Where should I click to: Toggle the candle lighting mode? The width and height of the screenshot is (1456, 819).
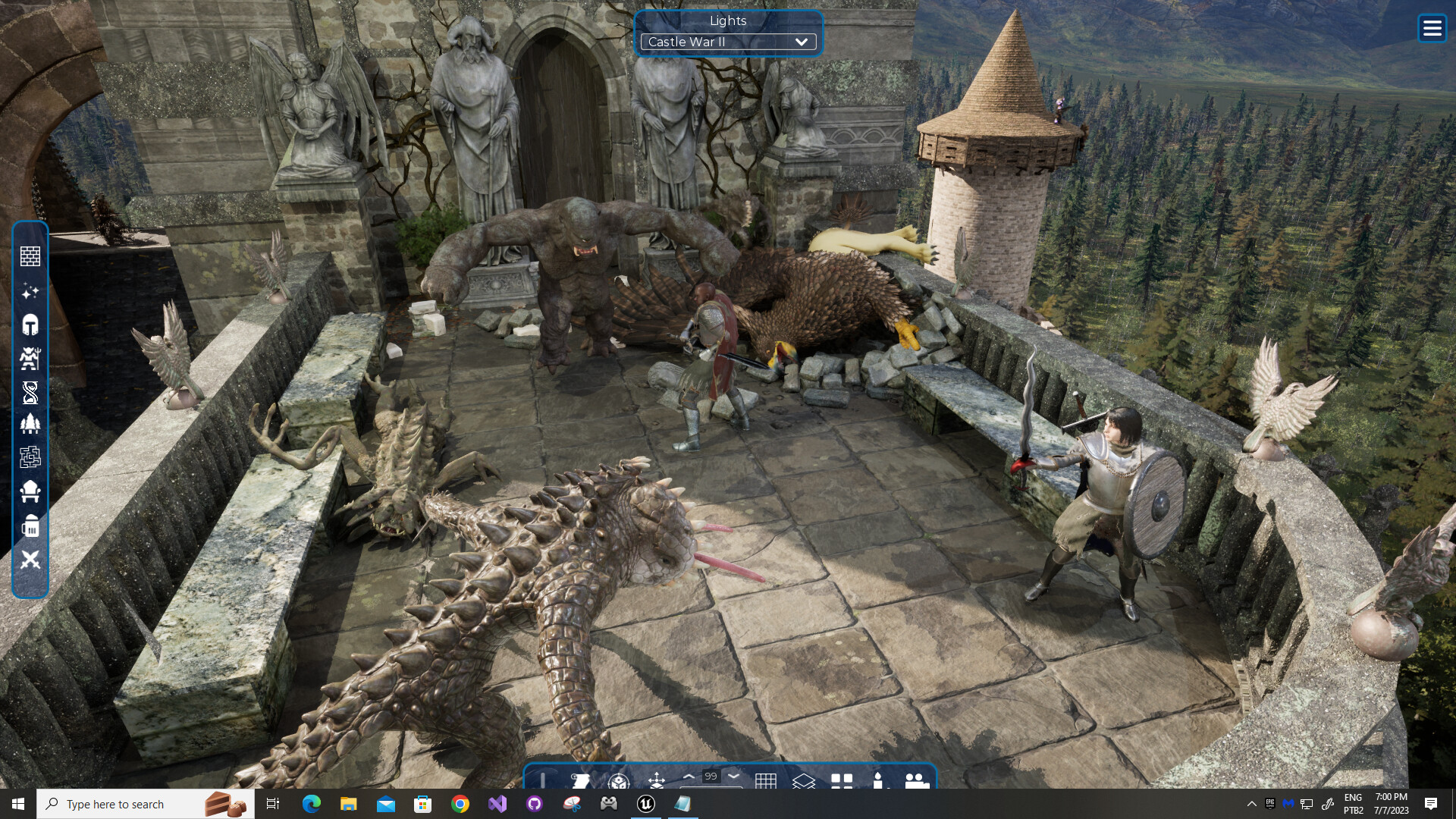879,781
